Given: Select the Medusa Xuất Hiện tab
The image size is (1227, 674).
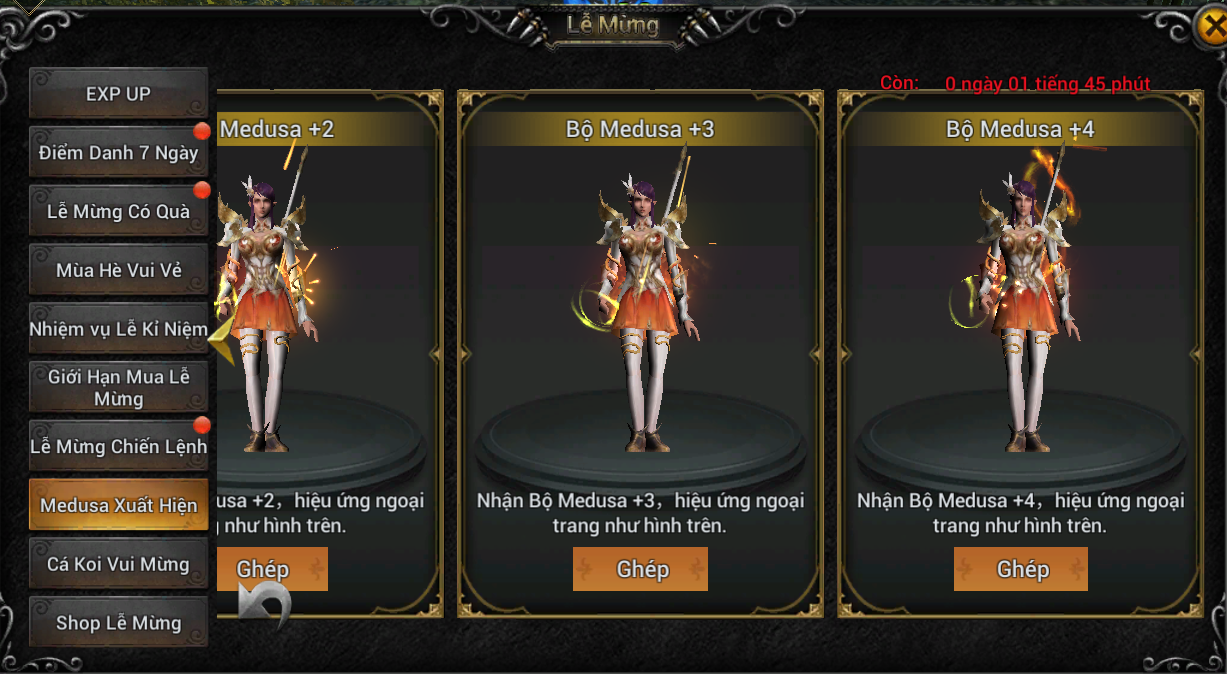Looking at the screenshot, I should tap(118, 505).
